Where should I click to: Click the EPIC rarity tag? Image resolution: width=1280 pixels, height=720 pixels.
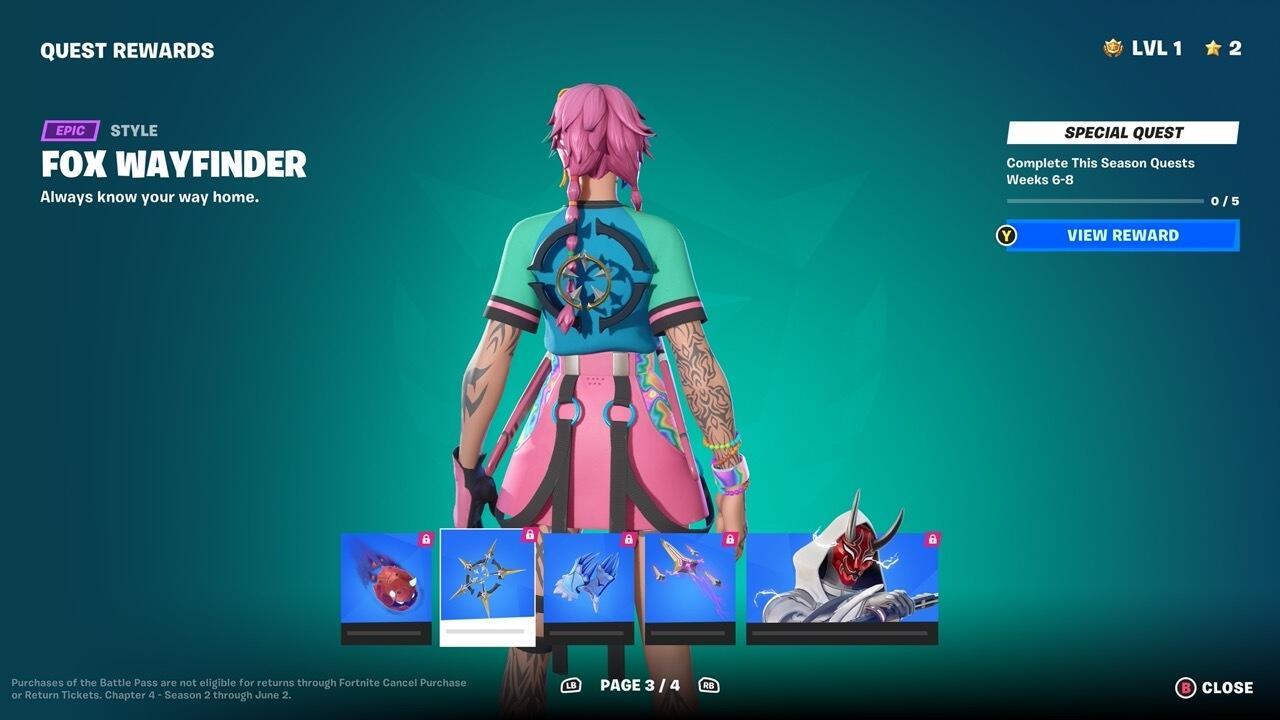pos(68,130)
